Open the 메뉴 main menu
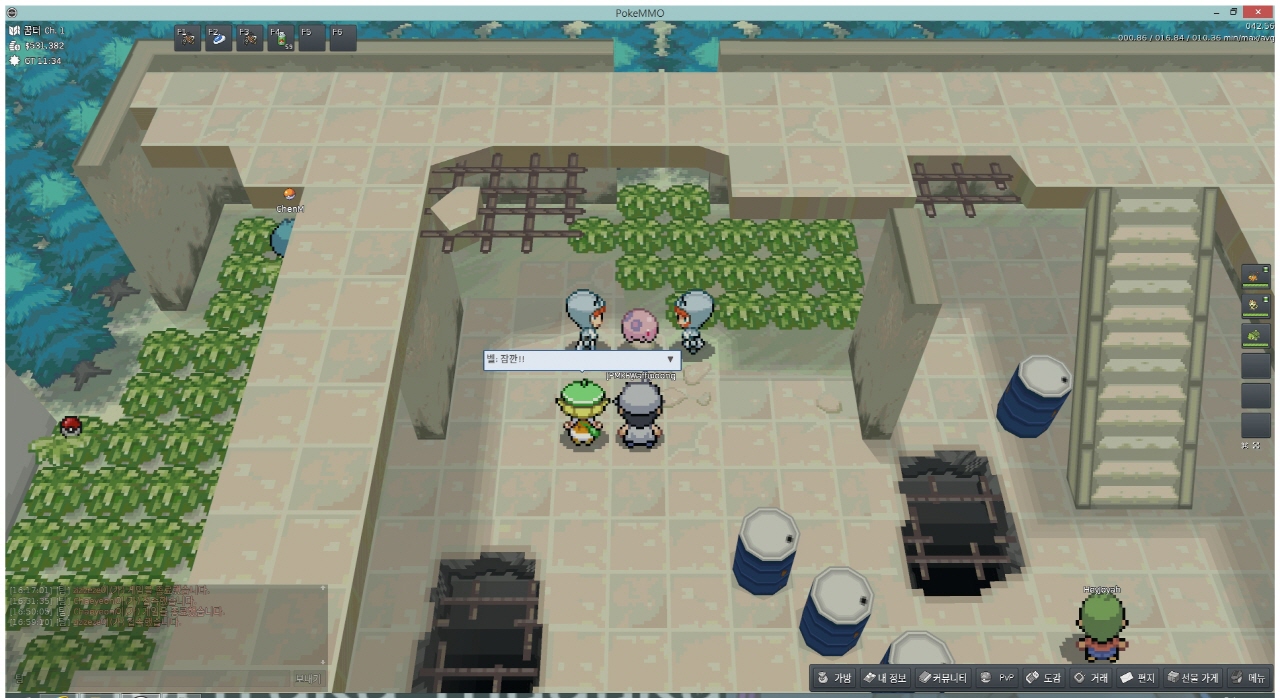1280x698 pixels. point(1248,678)
